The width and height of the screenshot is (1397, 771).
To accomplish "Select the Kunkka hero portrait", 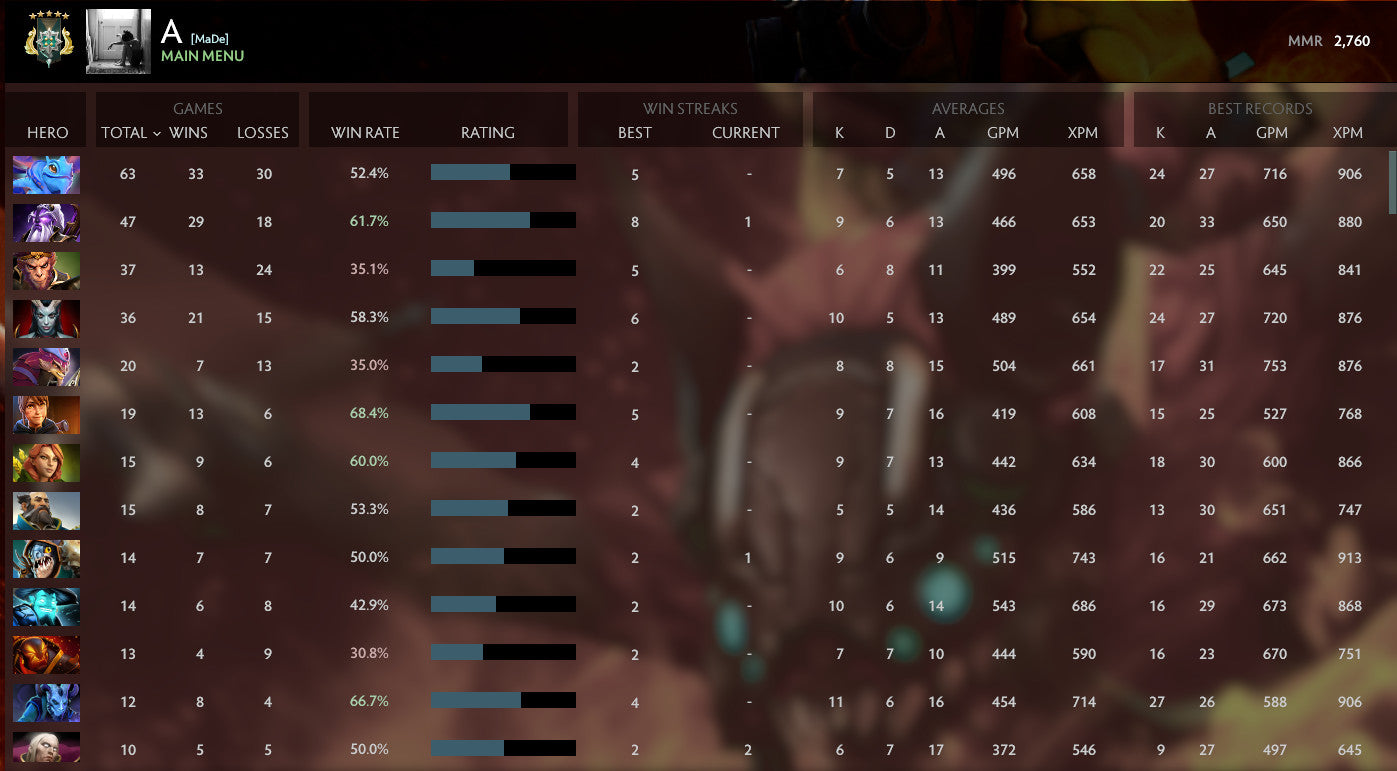I will pyautogui.click(x=45, y=510).
